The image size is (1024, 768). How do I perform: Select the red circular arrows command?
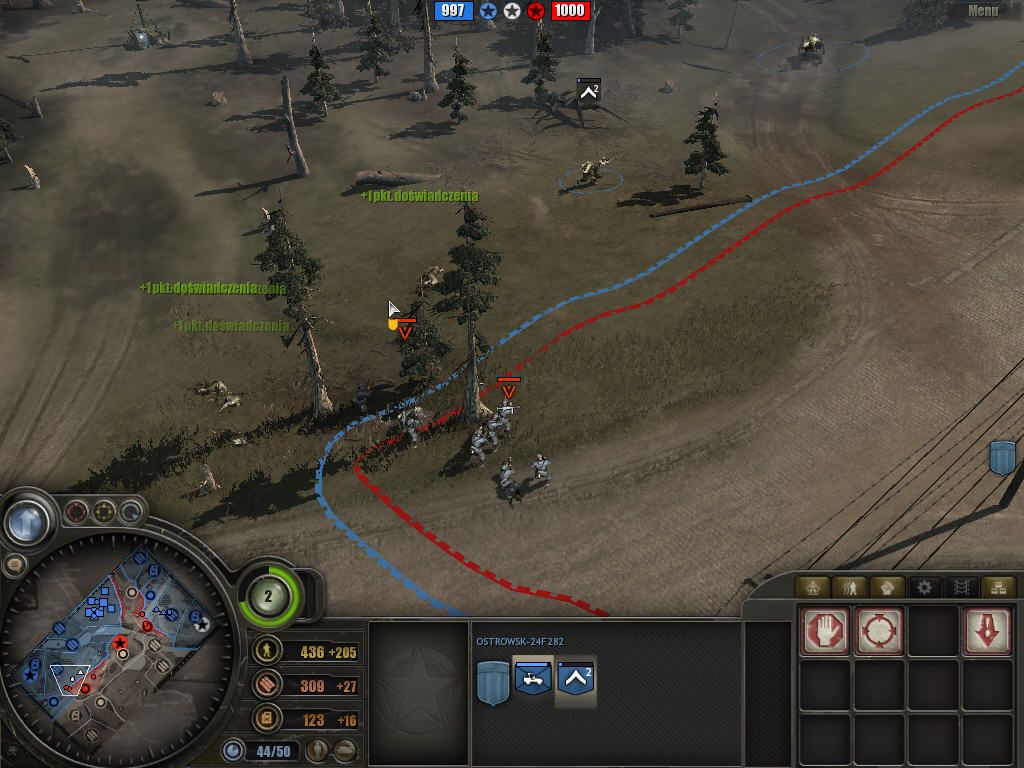(x=879, y=631)
